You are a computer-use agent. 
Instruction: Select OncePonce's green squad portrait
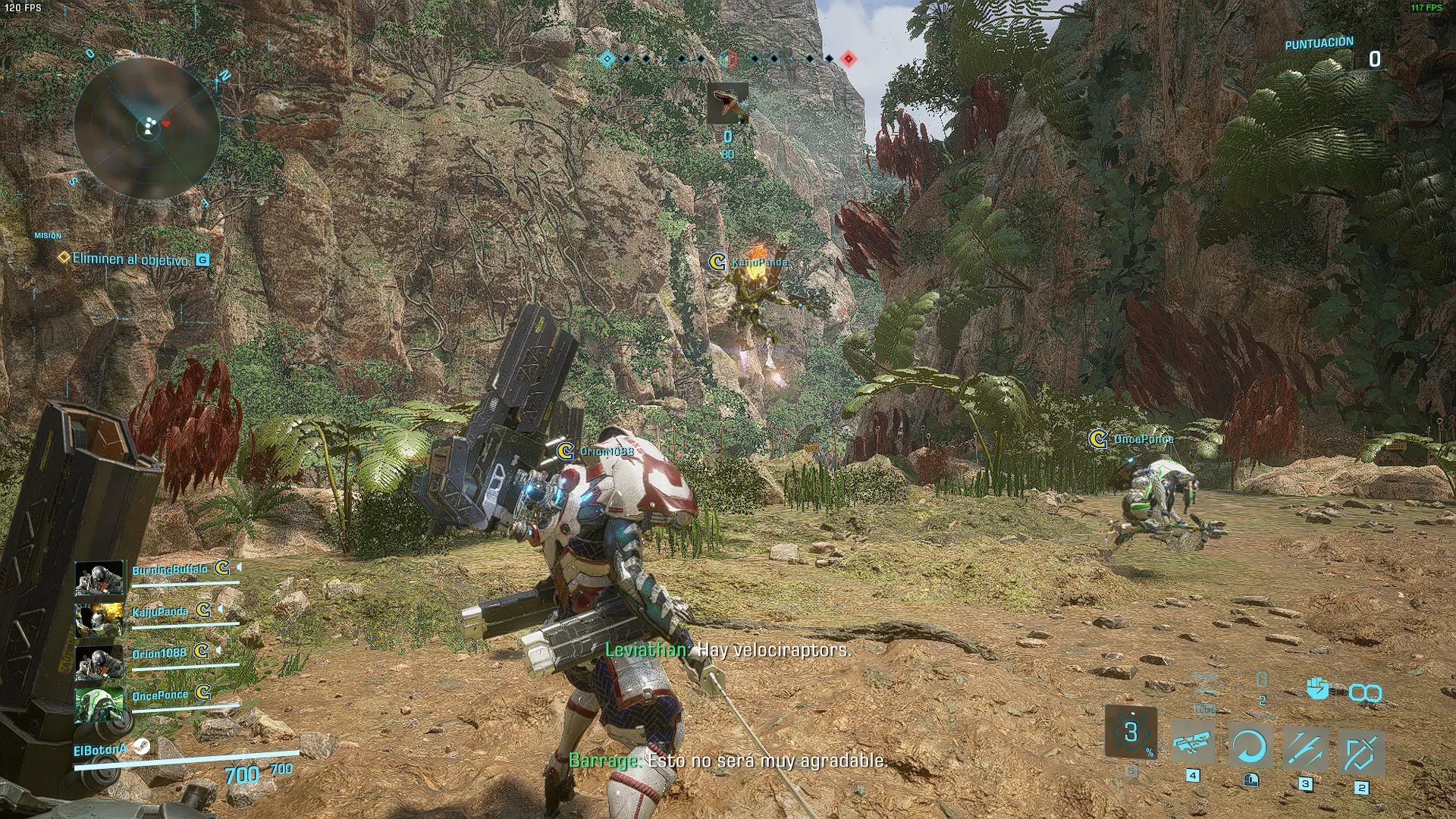[99, 705]
